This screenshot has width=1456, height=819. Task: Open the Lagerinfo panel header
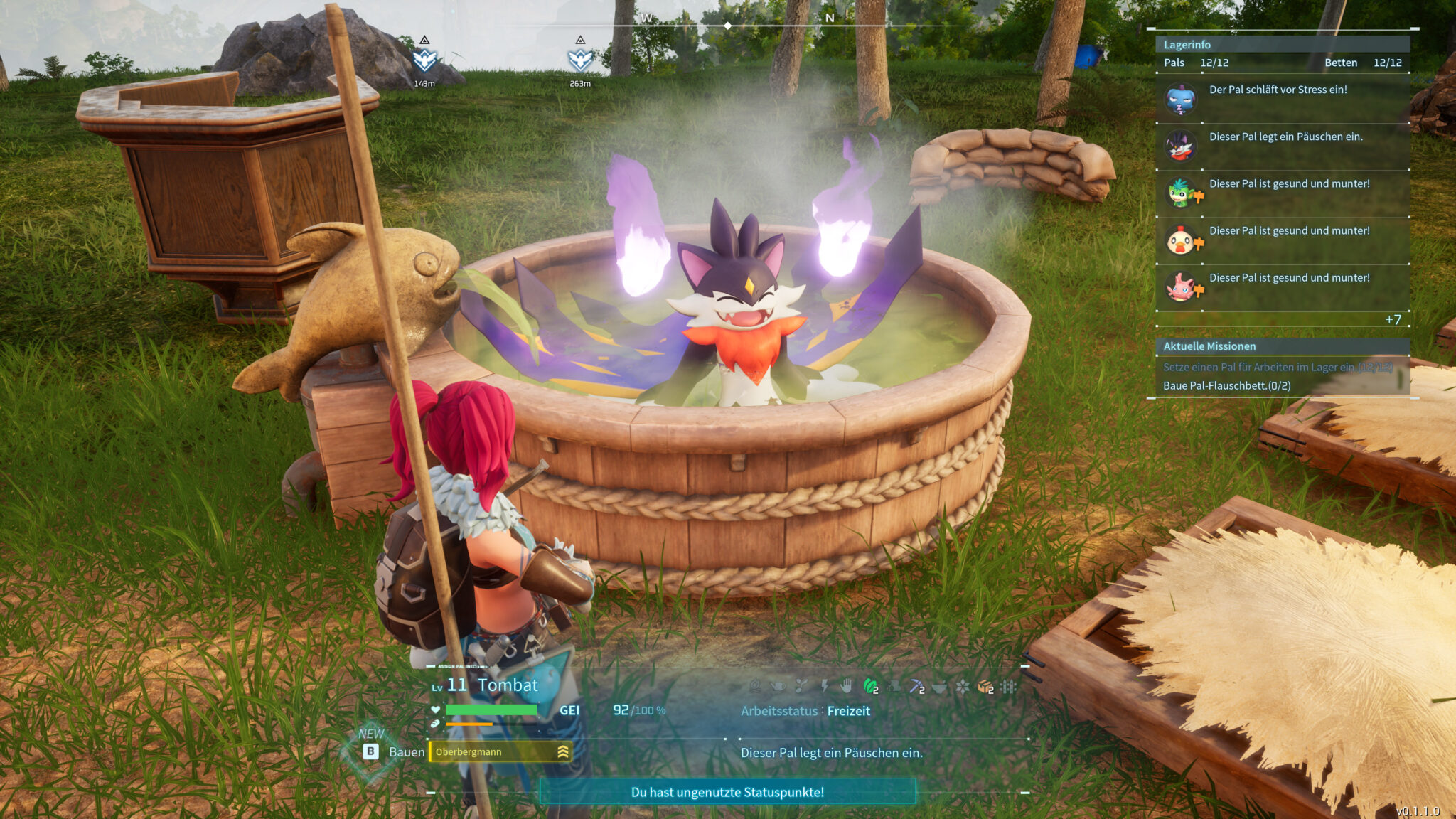[x=1187, y=45]
